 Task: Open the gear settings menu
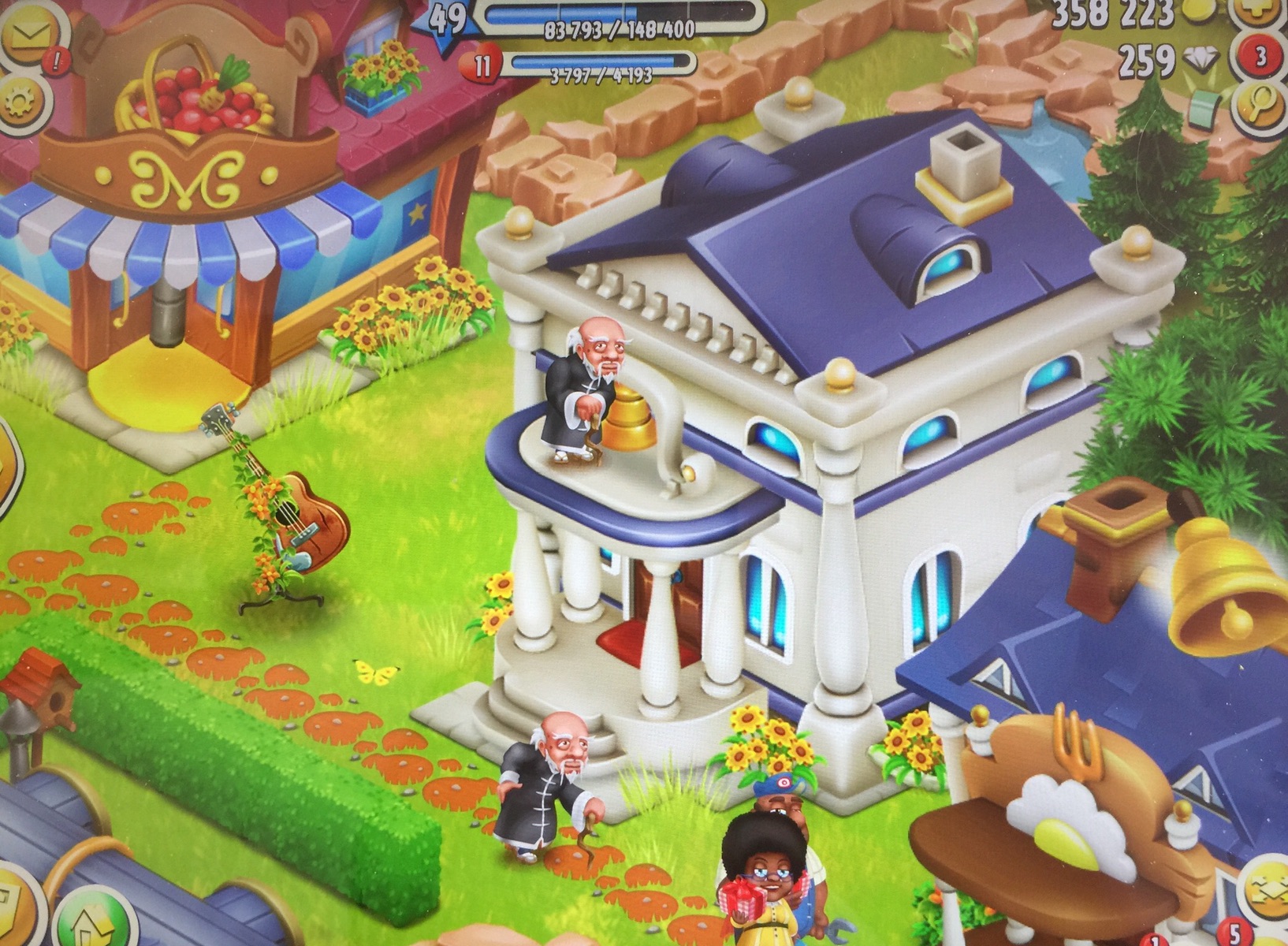(x=21, y=101)
